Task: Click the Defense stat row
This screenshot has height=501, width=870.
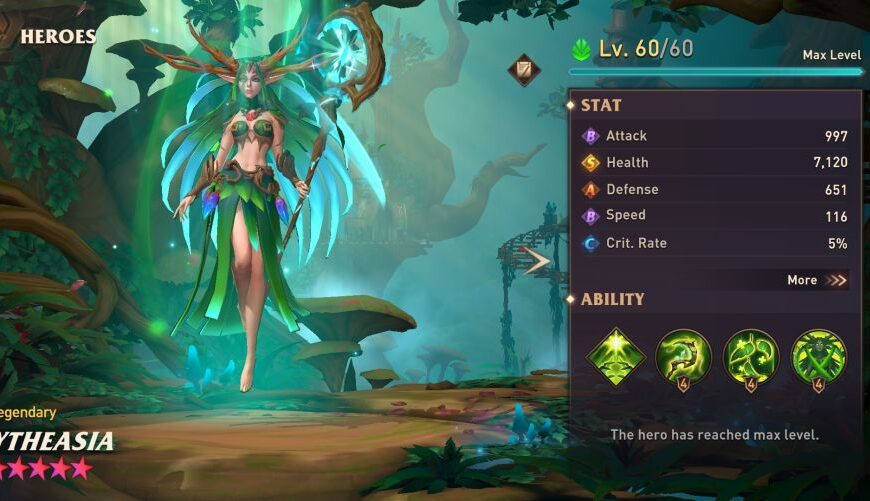Action: coord(714,189)
